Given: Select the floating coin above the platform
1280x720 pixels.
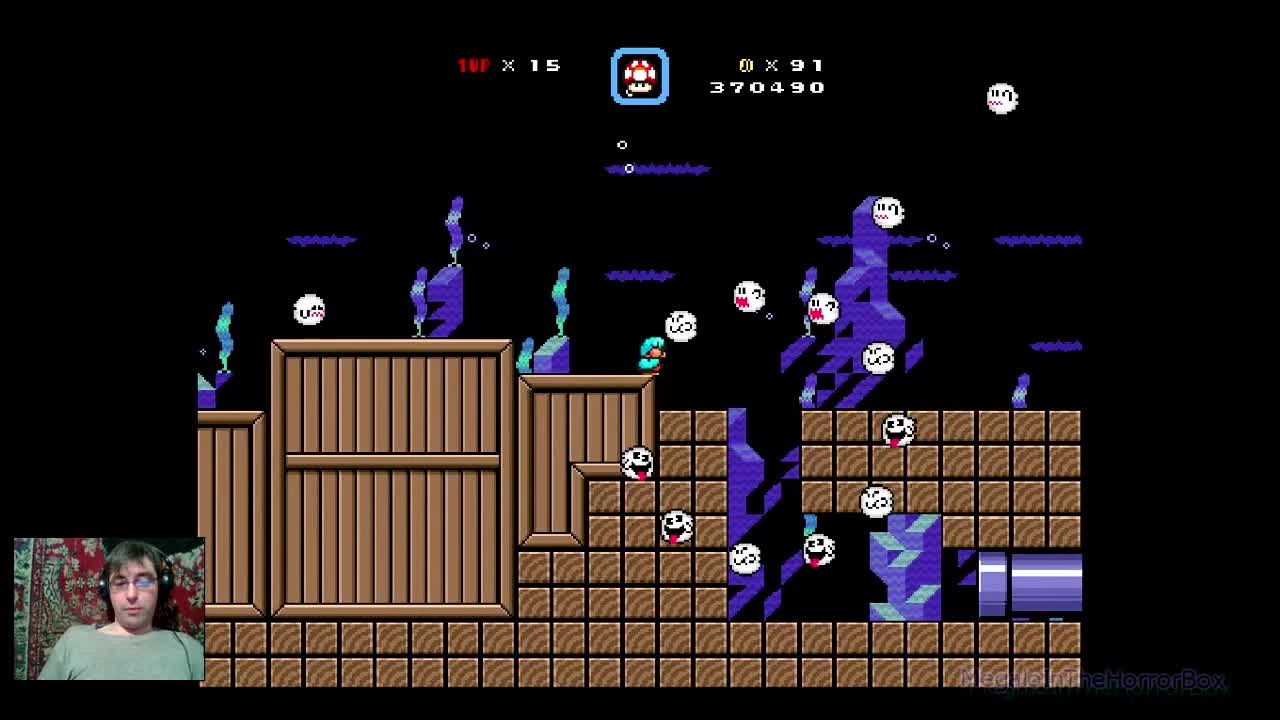Looking at the screenshot, I should point(623,145).
